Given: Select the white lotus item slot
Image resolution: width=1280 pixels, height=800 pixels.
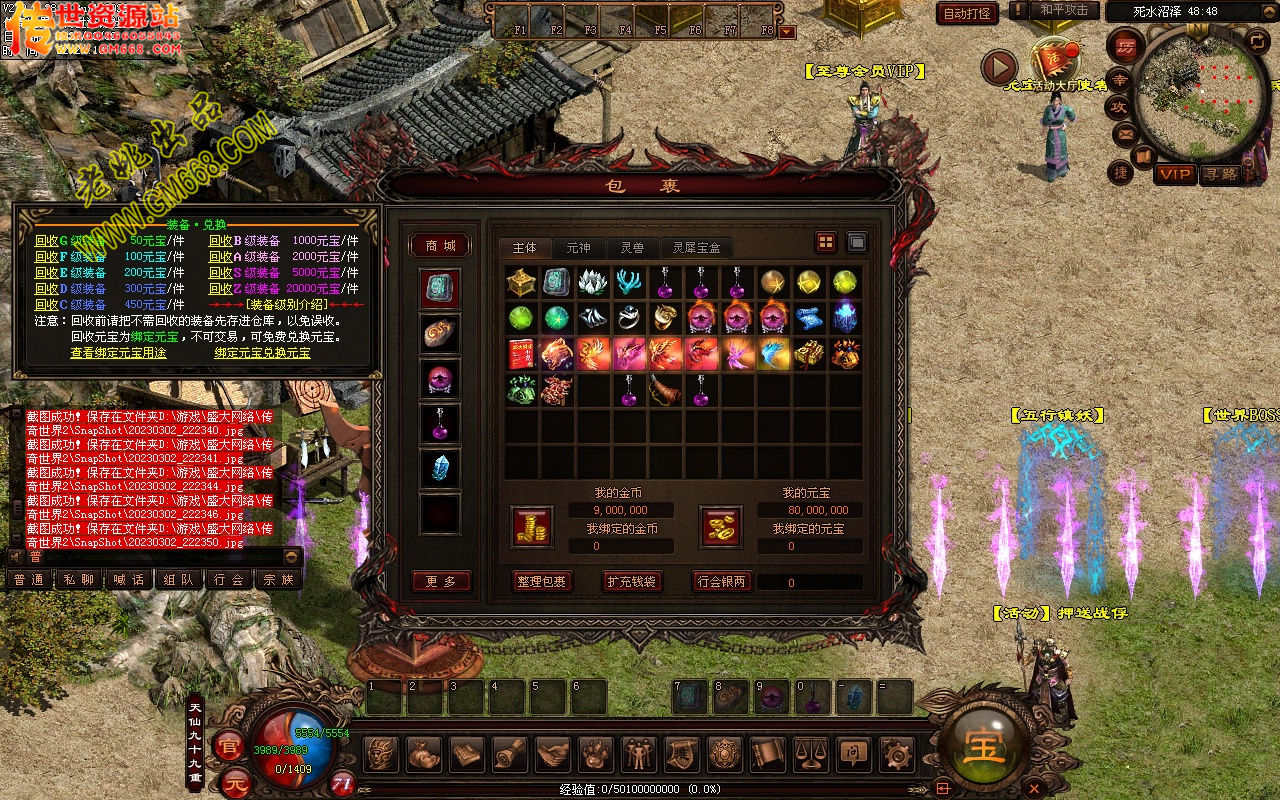Looking at the screenshot, I should point(593,282).
